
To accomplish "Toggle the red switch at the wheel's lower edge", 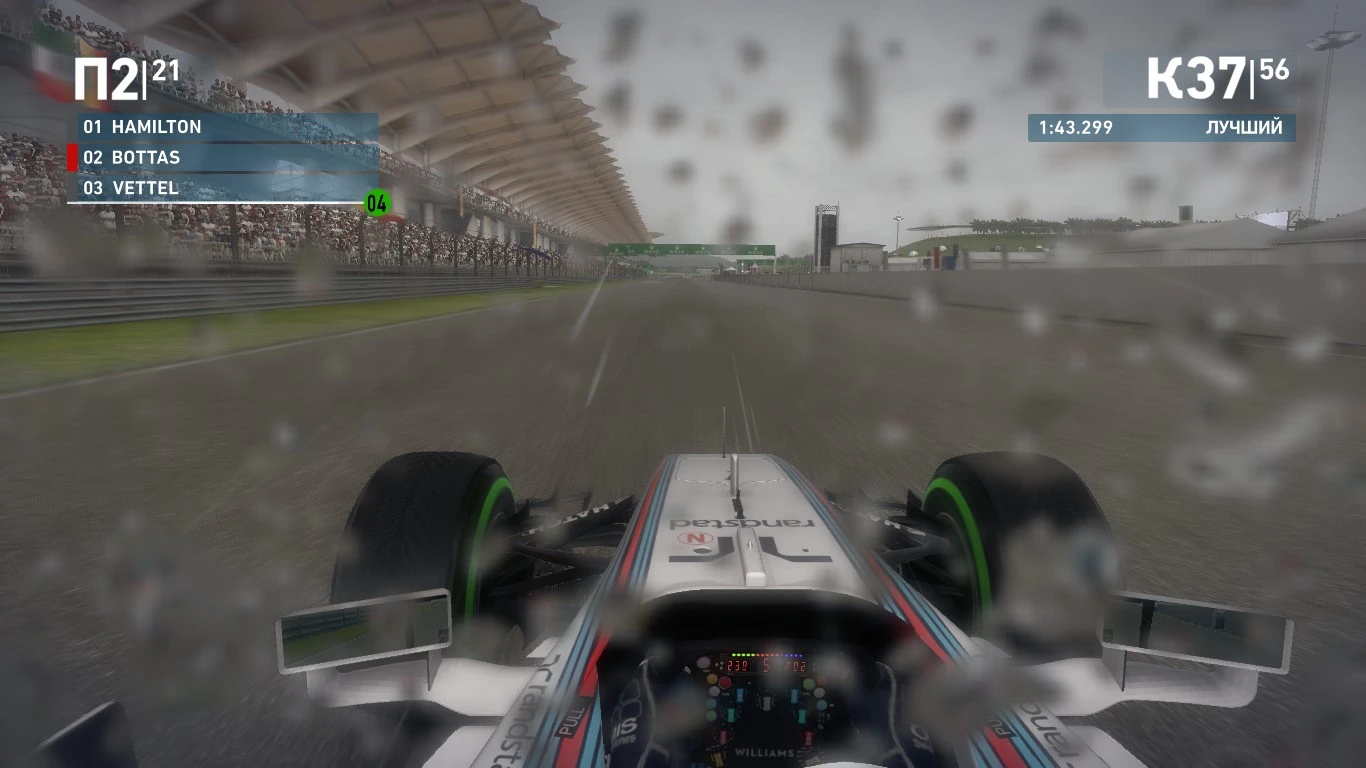I will pos(723,736).
